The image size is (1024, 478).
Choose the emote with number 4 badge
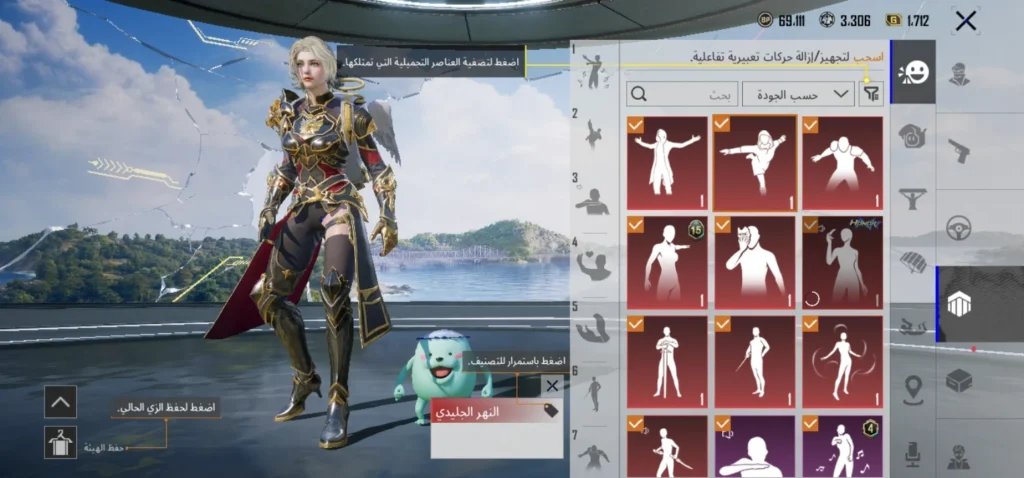point(842,447)
